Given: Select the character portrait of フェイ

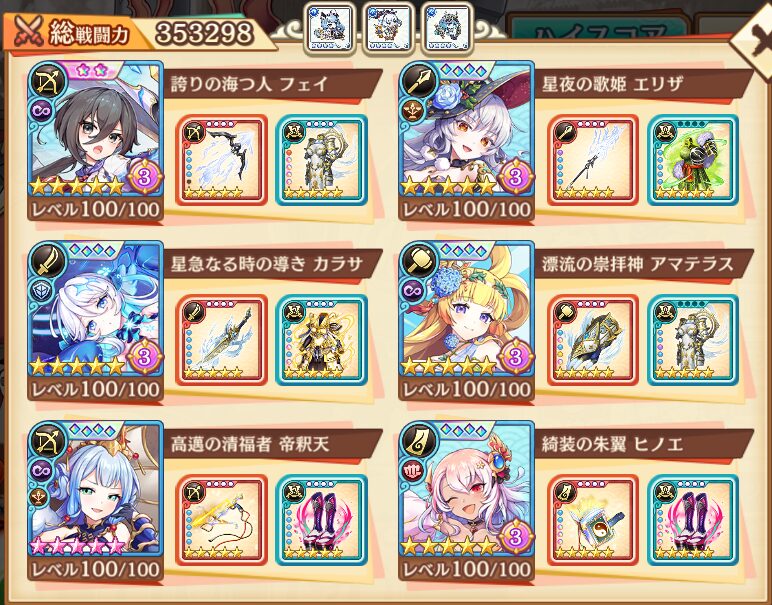Looking at the screenshot, I should tap(95, 131).
